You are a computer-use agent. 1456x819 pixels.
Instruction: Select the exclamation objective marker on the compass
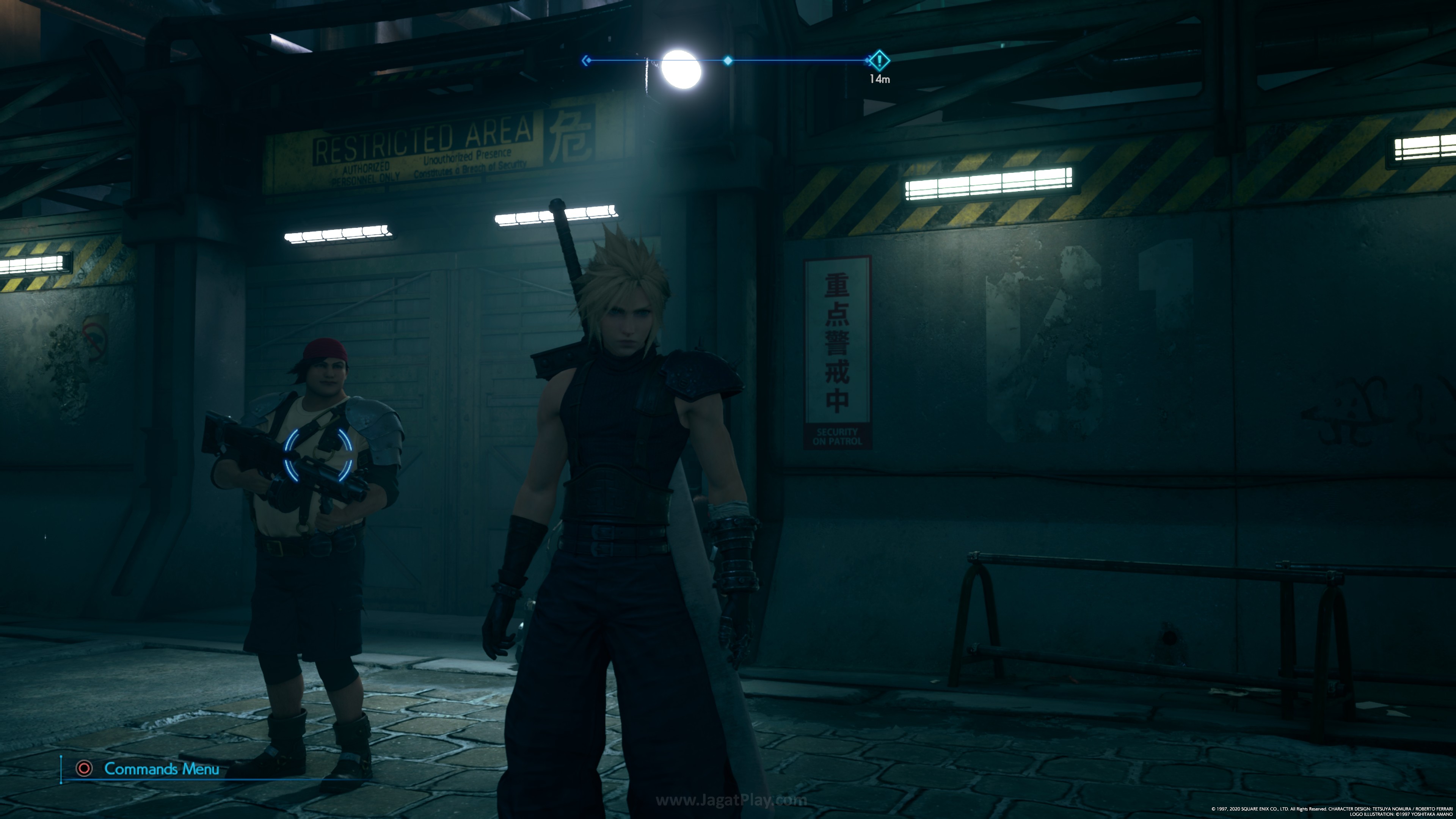coord(879,60)
